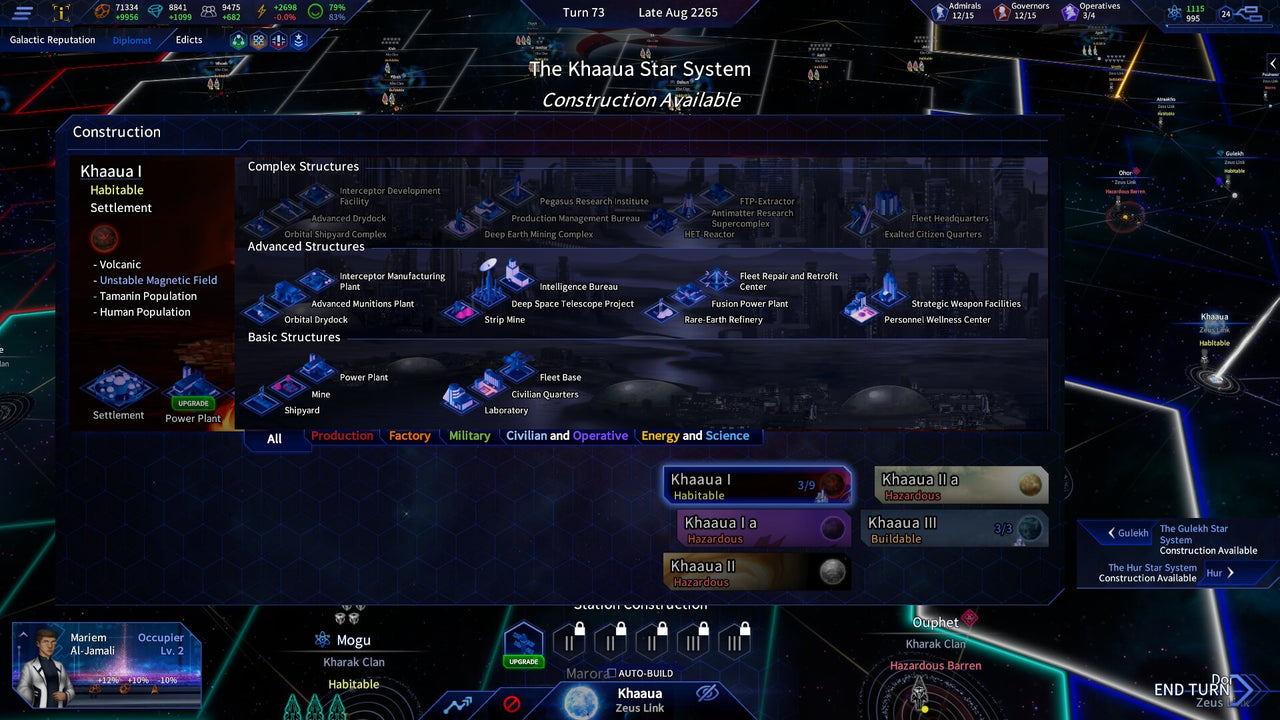
Task: Open the Hur system arrow
Action: [1231, 572]
